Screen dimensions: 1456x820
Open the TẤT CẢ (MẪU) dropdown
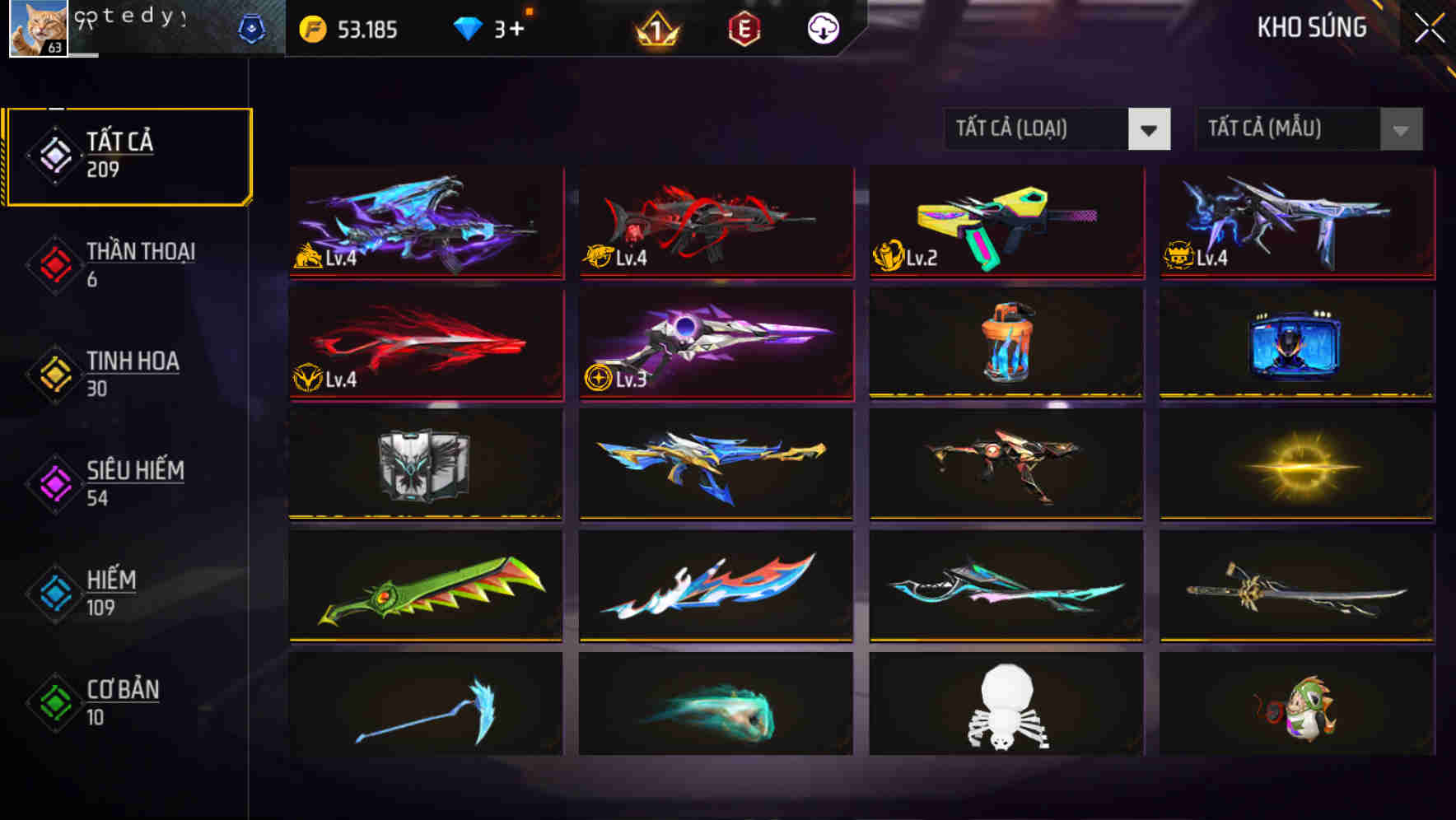point(1308,129)
